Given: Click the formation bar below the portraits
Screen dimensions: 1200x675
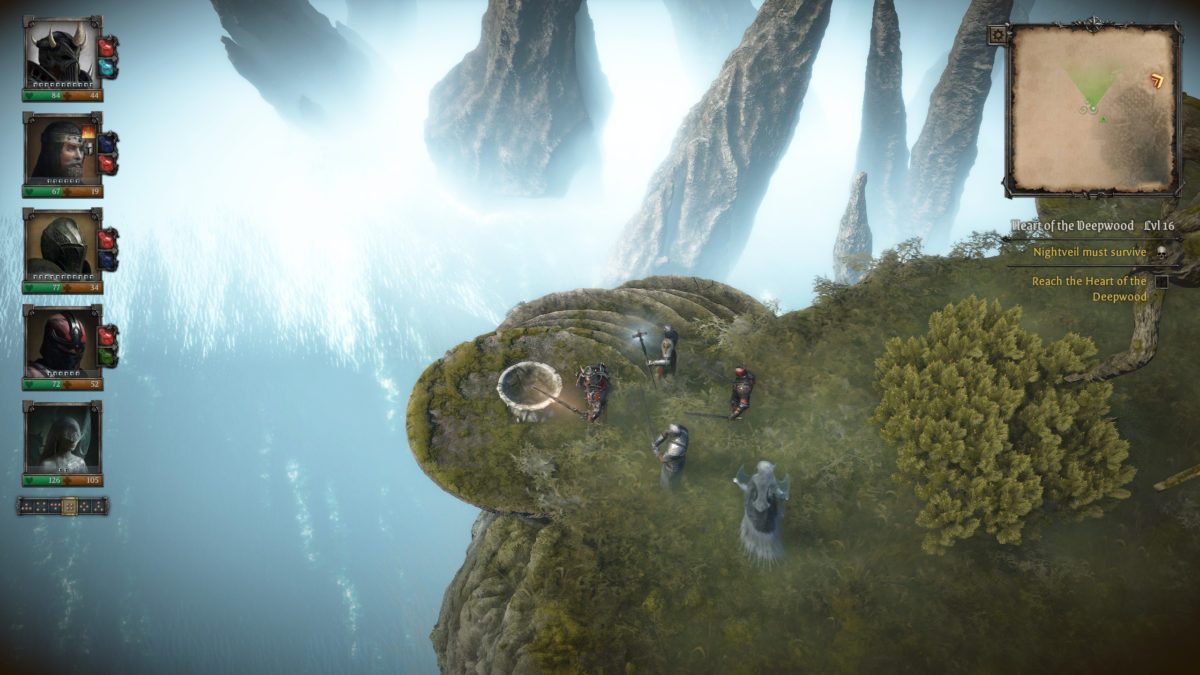Looking at the screenshot, I should [x=63, y=506].
